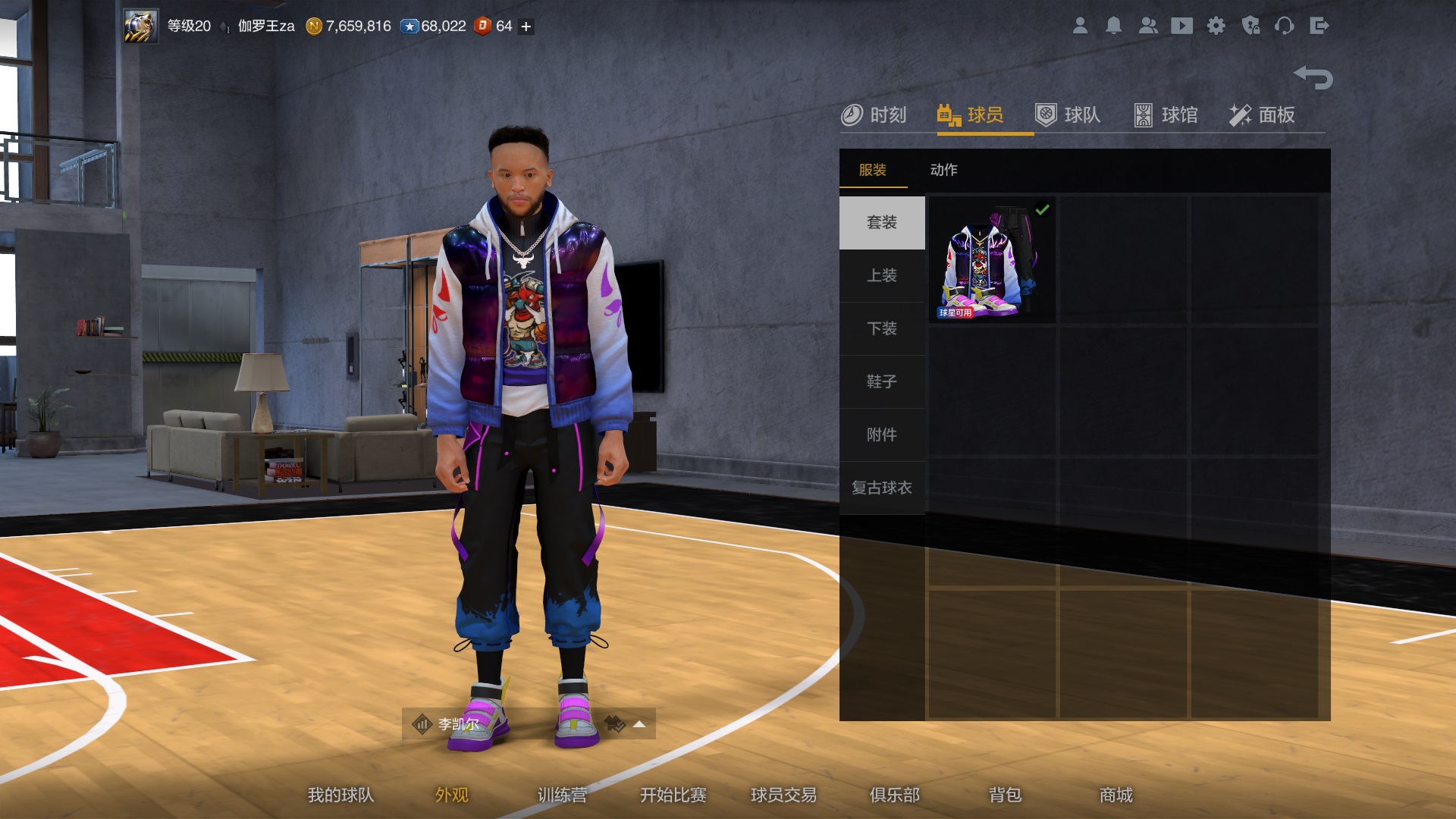Click 开始比赛 in the bottom navigation
This screenshot has height=819, width=1456.
(673, 795)
